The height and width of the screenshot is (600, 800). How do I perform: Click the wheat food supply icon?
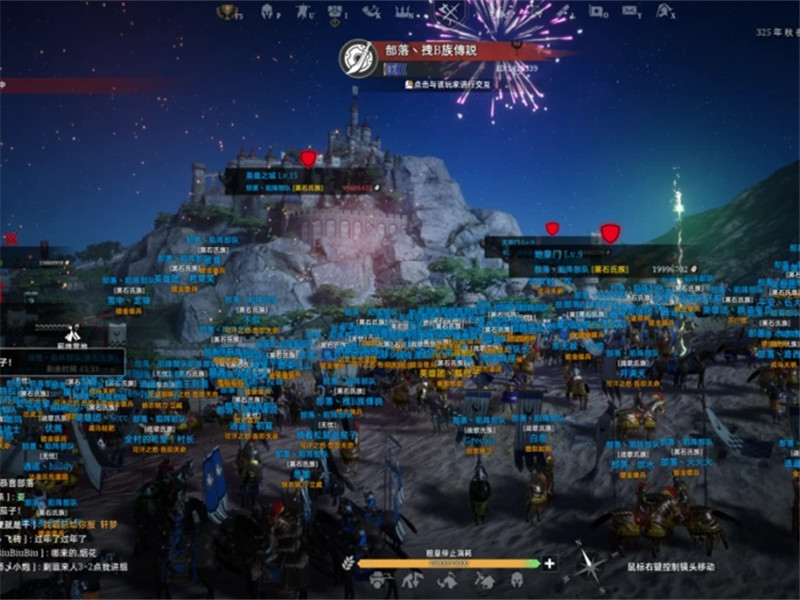(347, 563)
